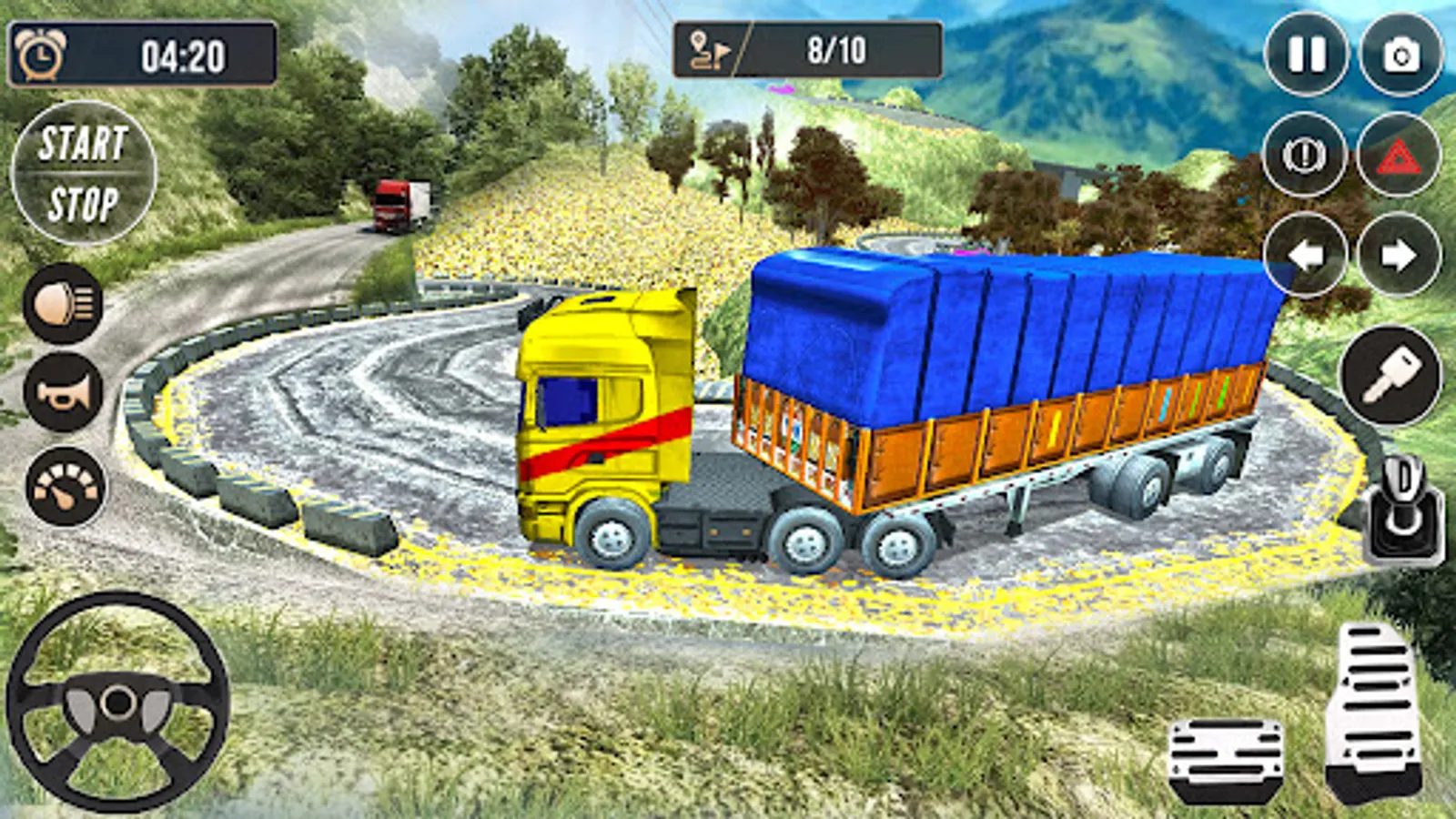Turn on the headlights icon
The height and width of the screenshot is (819, 1456).
click(x=64, y=303)
